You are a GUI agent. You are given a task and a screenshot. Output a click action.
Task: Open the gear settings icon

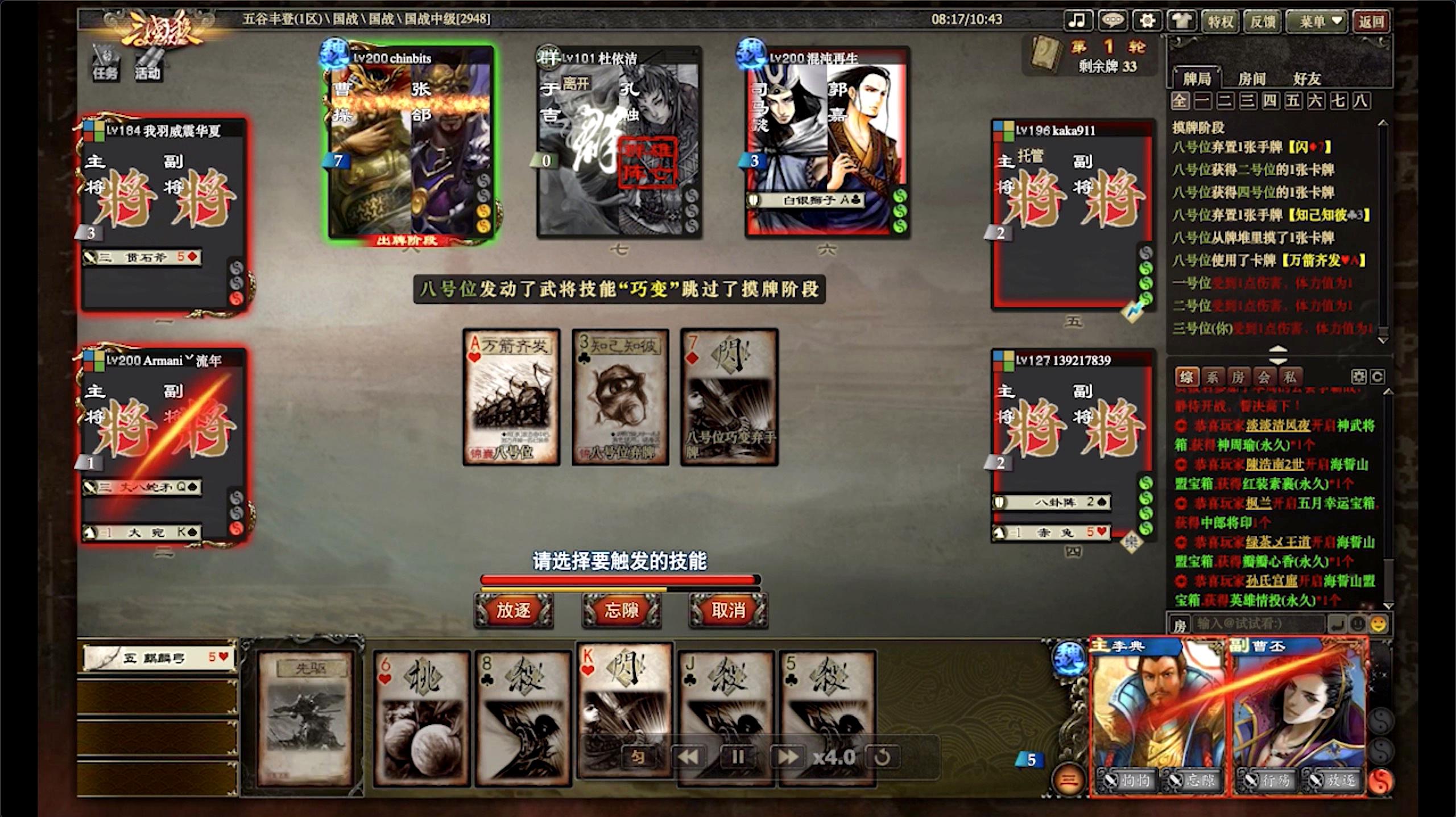tap(1147, 21)
